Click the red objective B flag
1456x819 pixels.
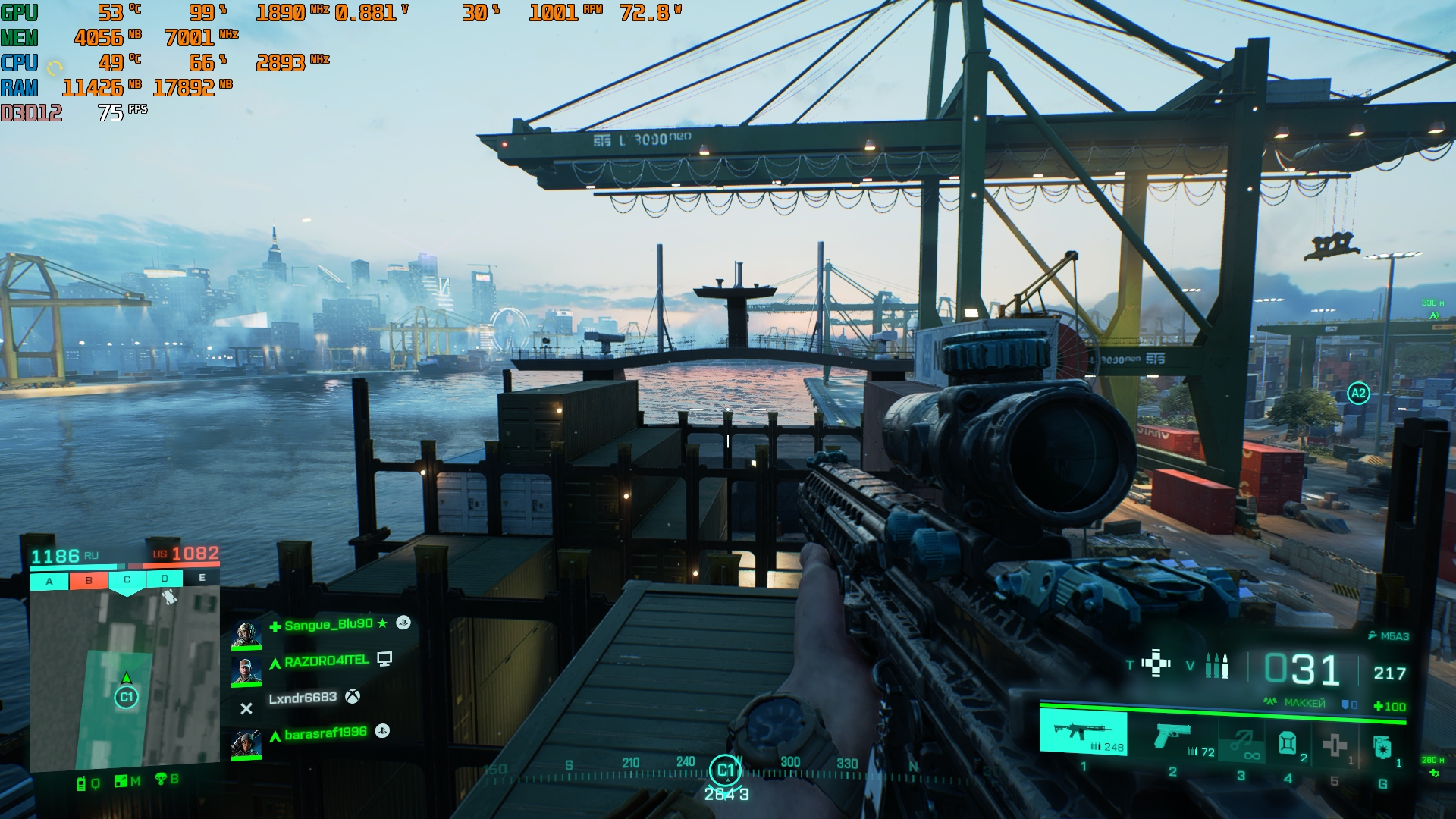(89, 581)
